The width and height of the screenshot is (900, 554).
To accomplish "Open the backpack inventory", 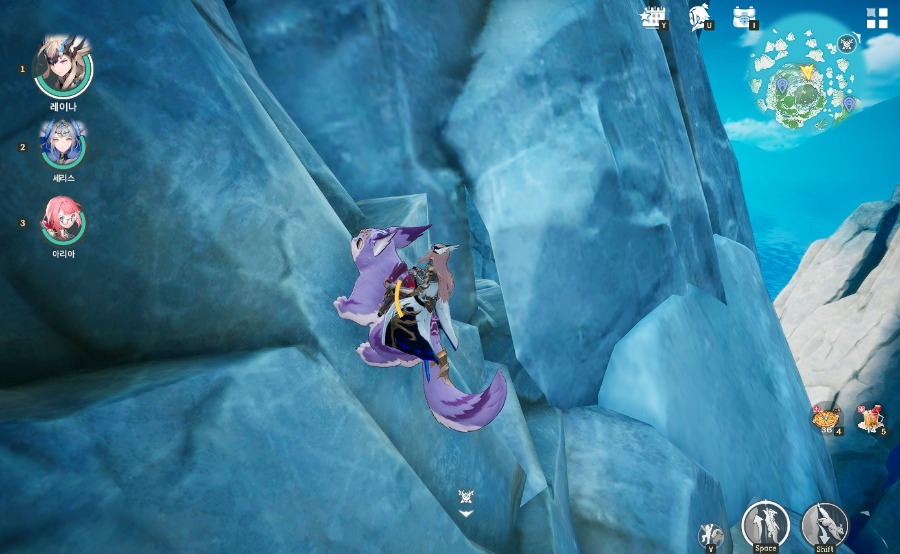I will (x=744, y=16).
